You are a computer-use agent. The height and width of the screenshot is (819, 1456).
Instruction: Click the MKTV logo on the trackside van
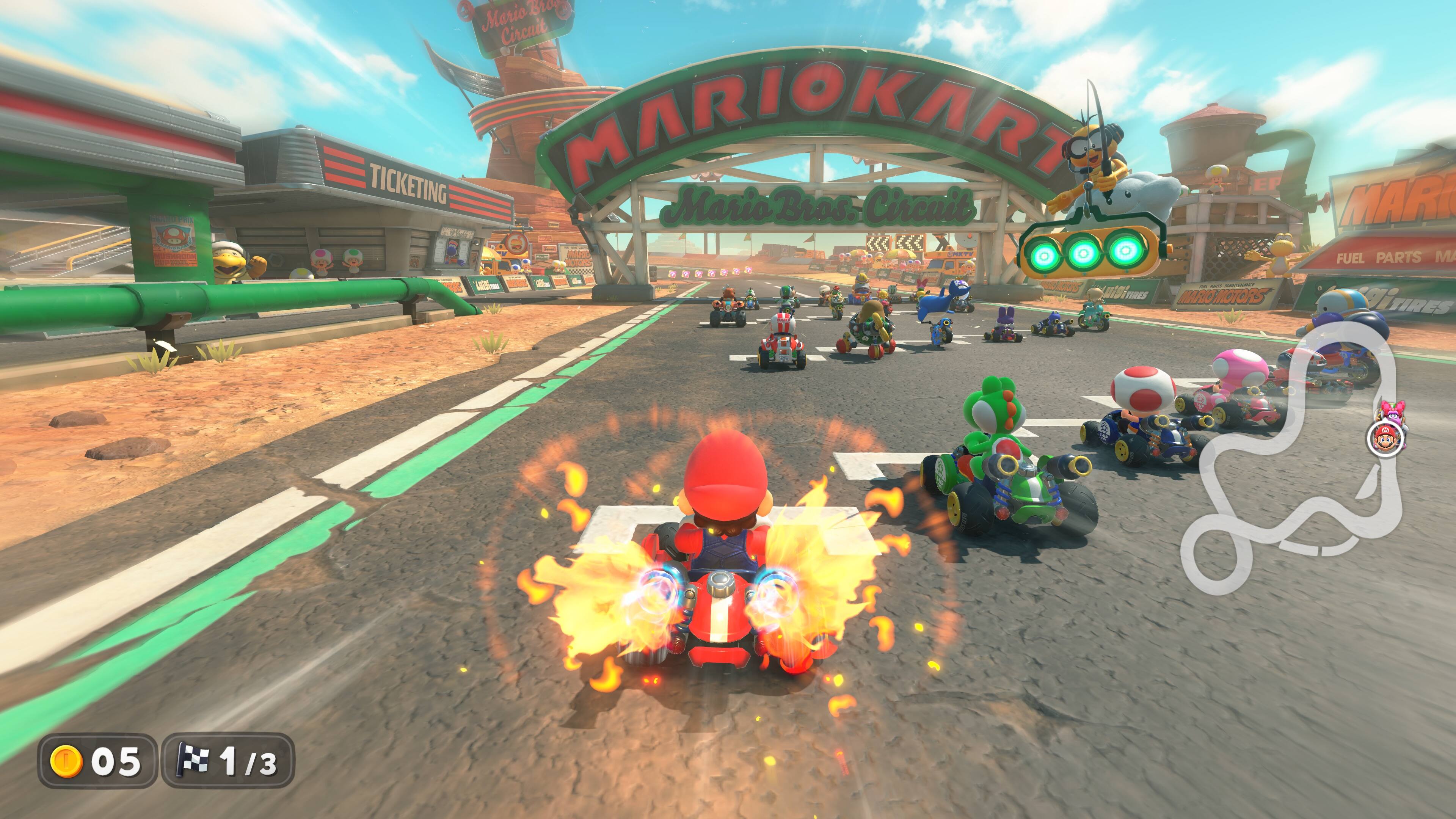959,255
